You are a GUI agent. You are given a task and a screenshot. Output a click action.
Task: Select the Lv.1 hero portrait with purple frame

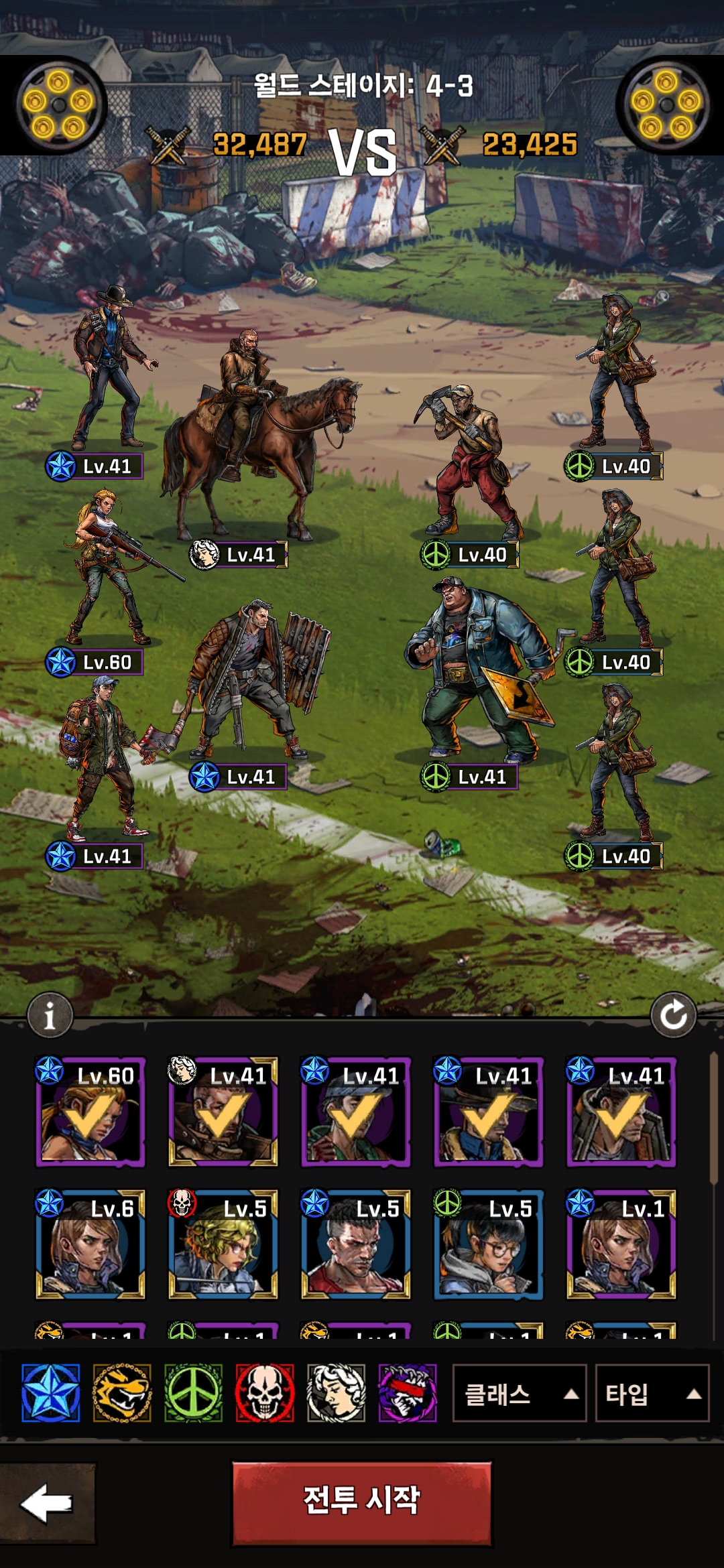621,1245
